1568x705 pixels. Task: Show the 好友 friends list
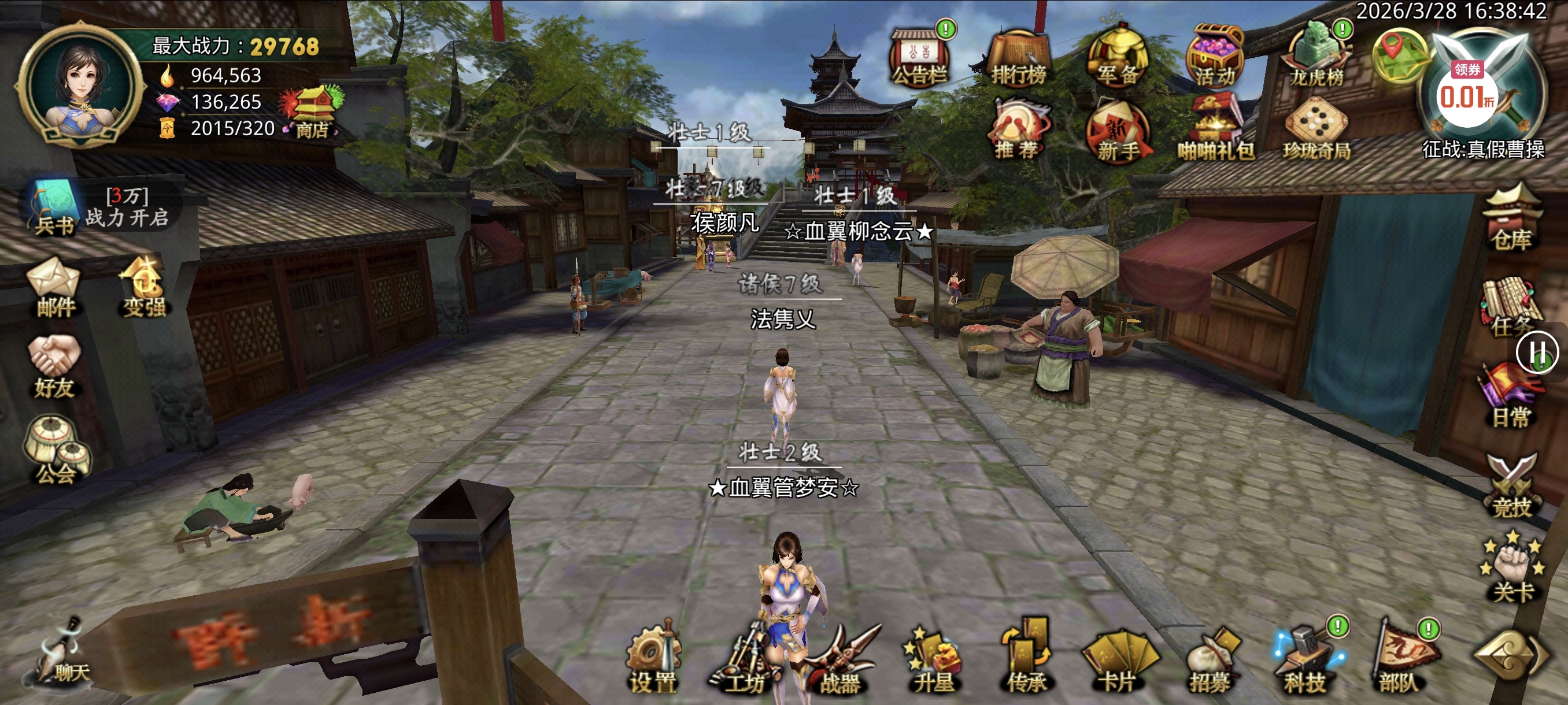54,368
